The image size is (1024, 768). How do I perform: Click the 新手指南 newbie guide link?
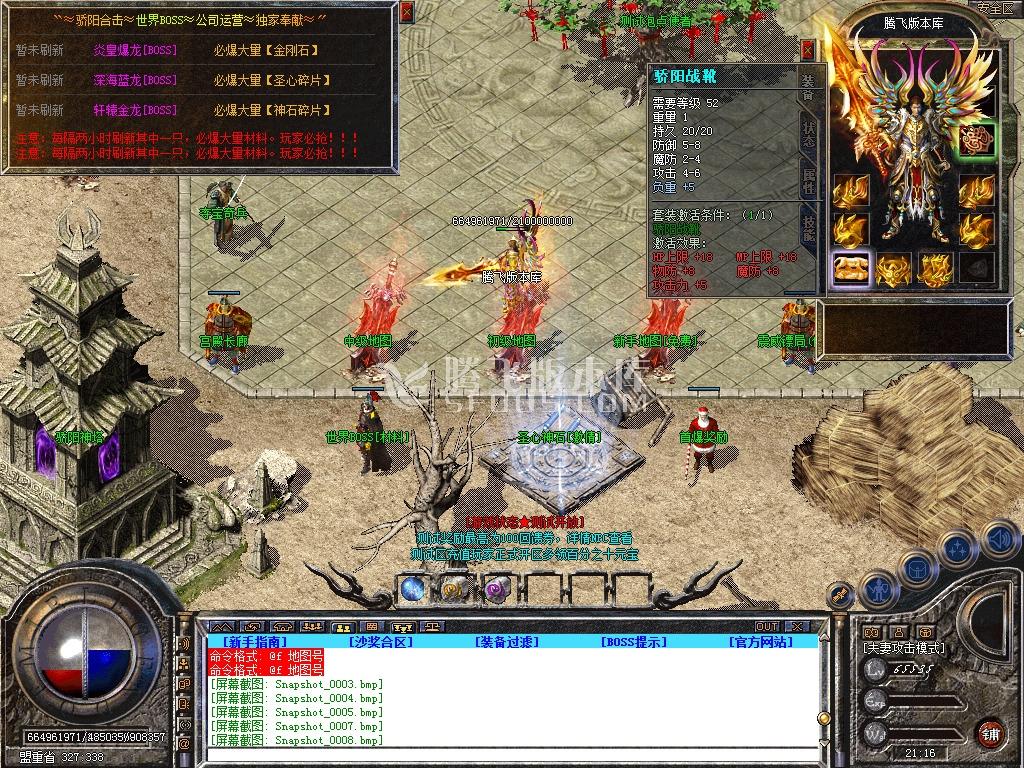(x=248, y=642)
